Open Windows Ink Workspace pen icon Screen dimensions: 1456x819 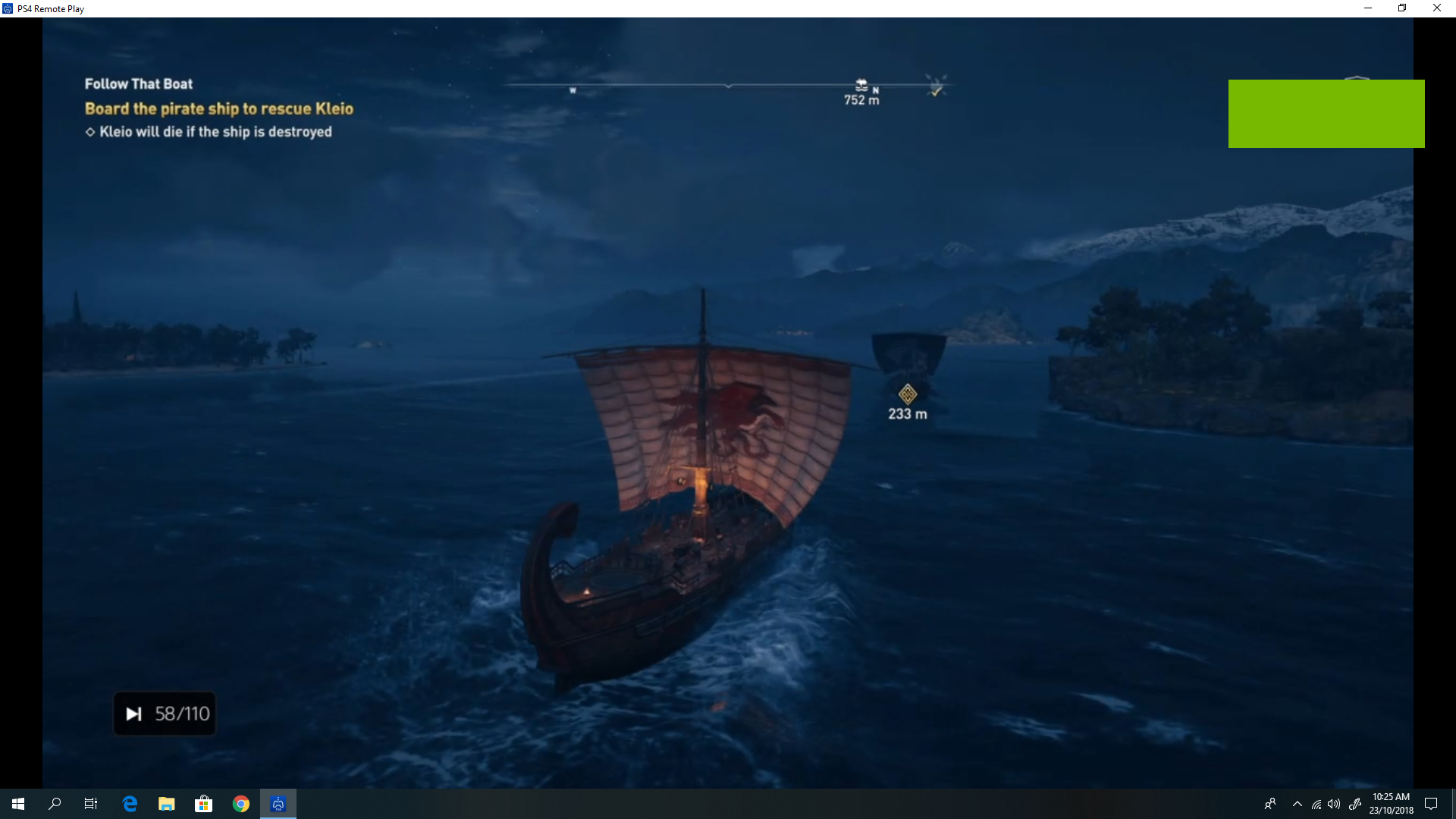click(x=1357, y=805)
